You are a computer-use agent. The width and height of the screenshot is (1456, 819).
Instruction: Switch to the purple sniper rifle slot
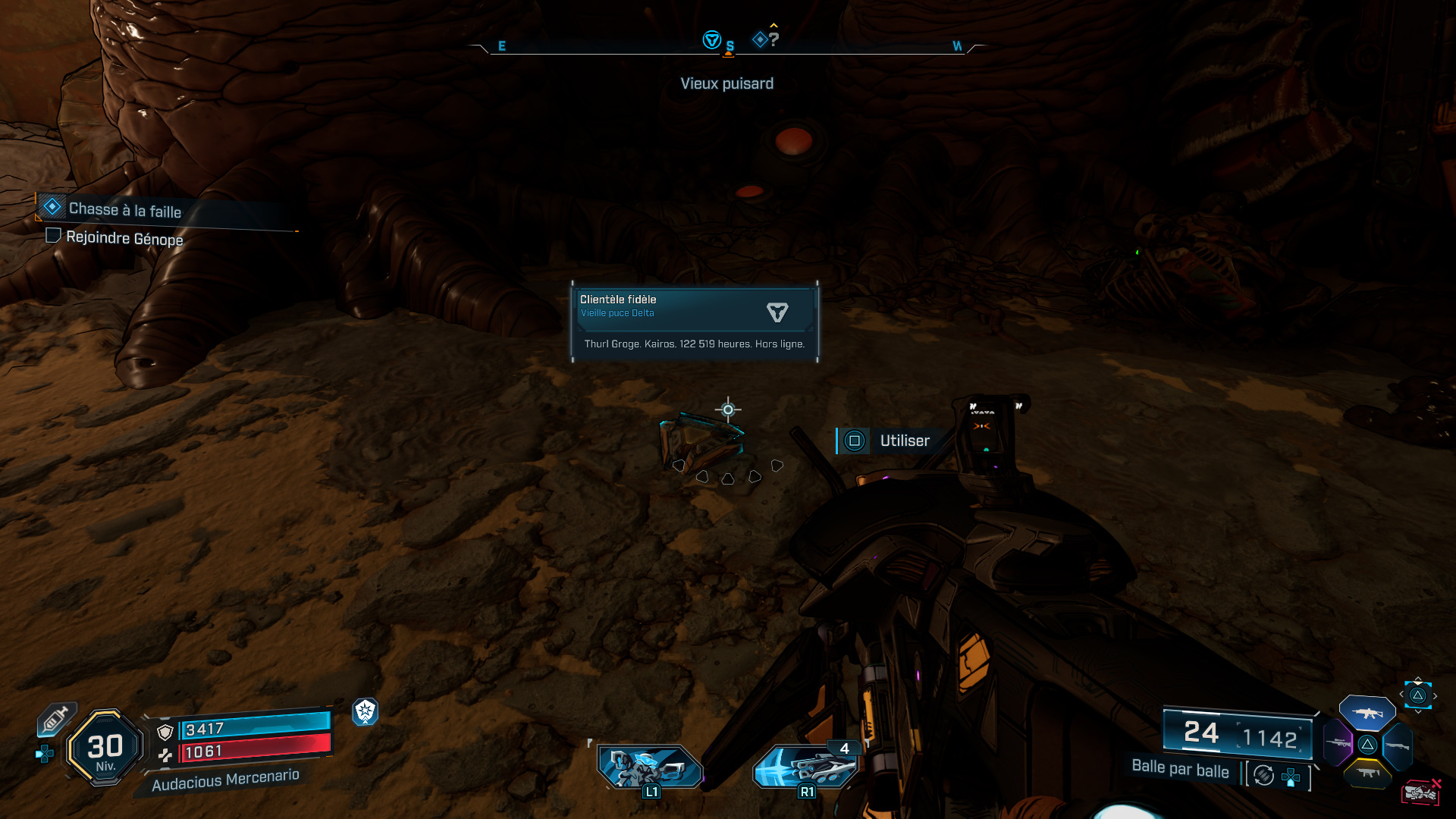(1337, 743)
